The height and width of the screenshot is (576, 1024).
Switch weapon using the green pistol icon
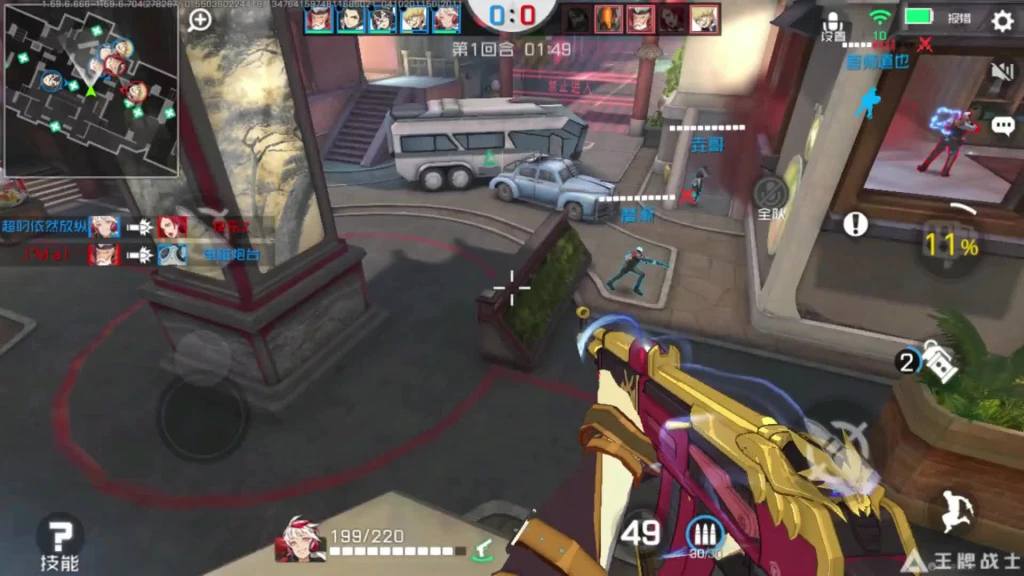pyautogui.click(x=484, y=547)
